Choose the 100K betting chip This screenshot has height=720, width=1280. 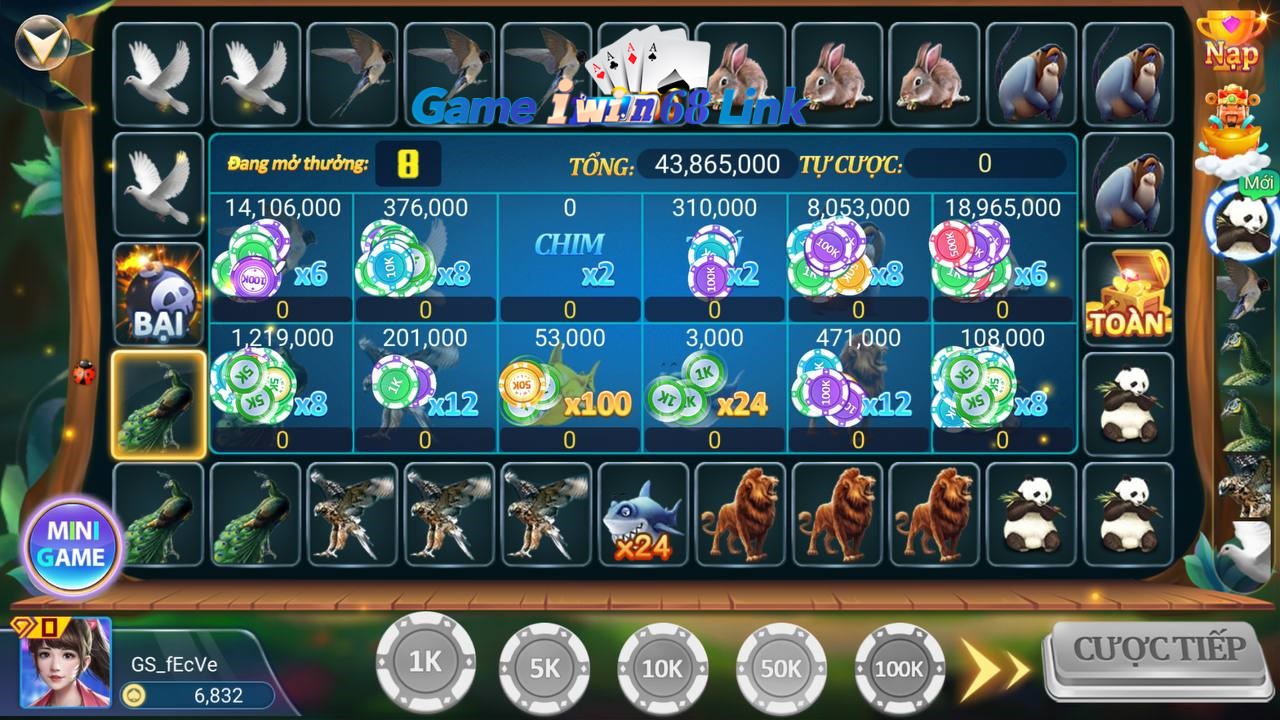click(899, 668)
